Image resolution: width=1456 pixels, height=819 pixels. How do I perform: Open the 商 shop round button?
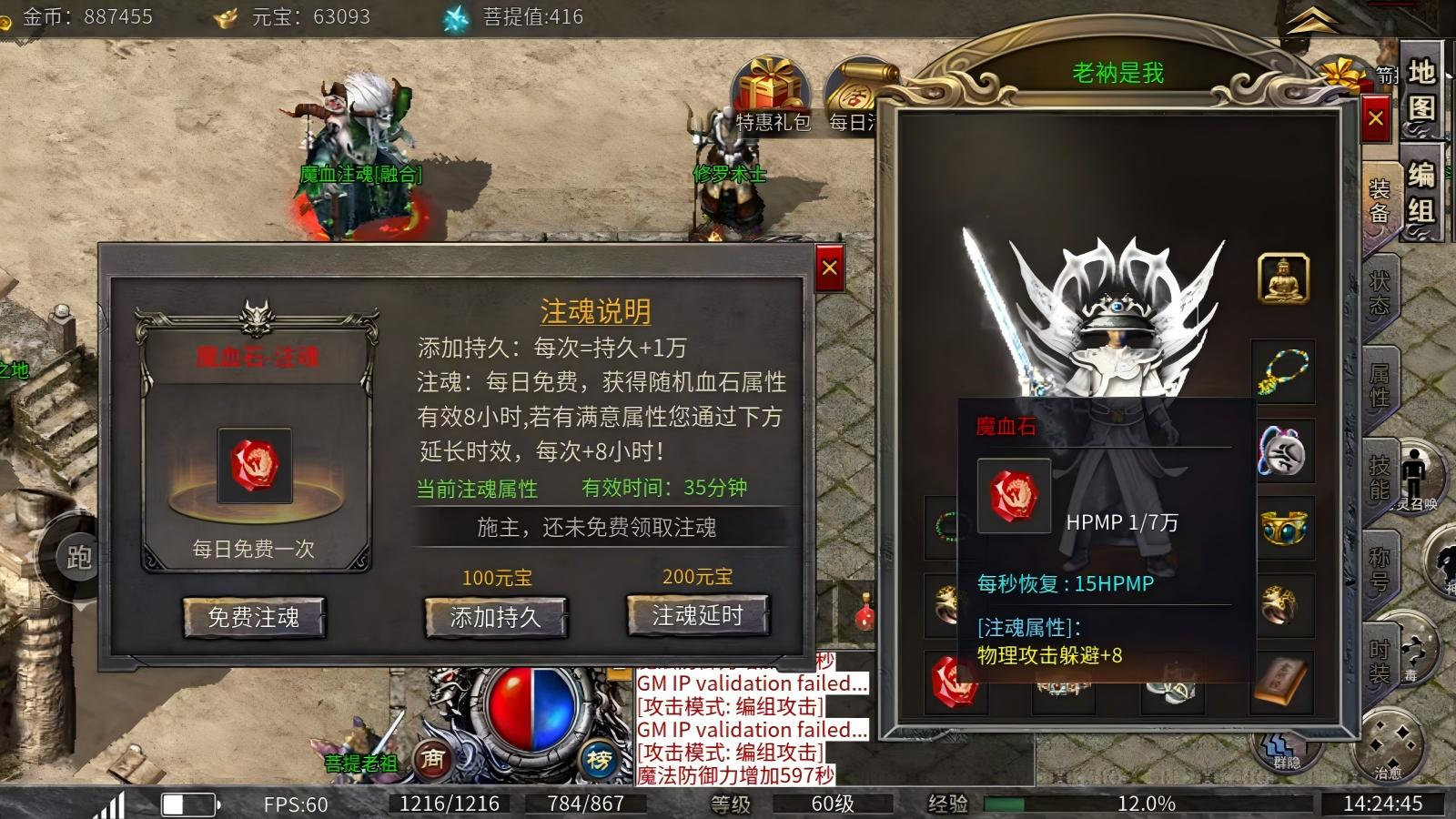click(432, 758)
